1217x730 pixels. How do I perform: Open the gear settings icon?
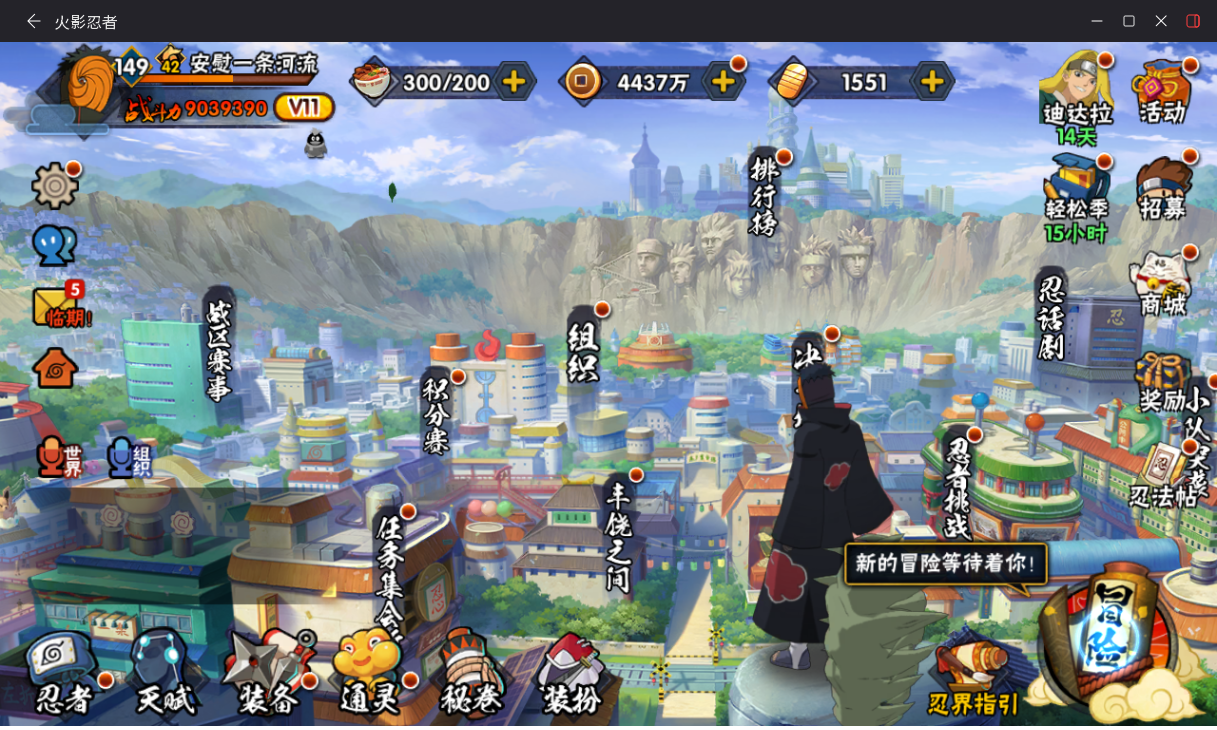pos(54,186)
